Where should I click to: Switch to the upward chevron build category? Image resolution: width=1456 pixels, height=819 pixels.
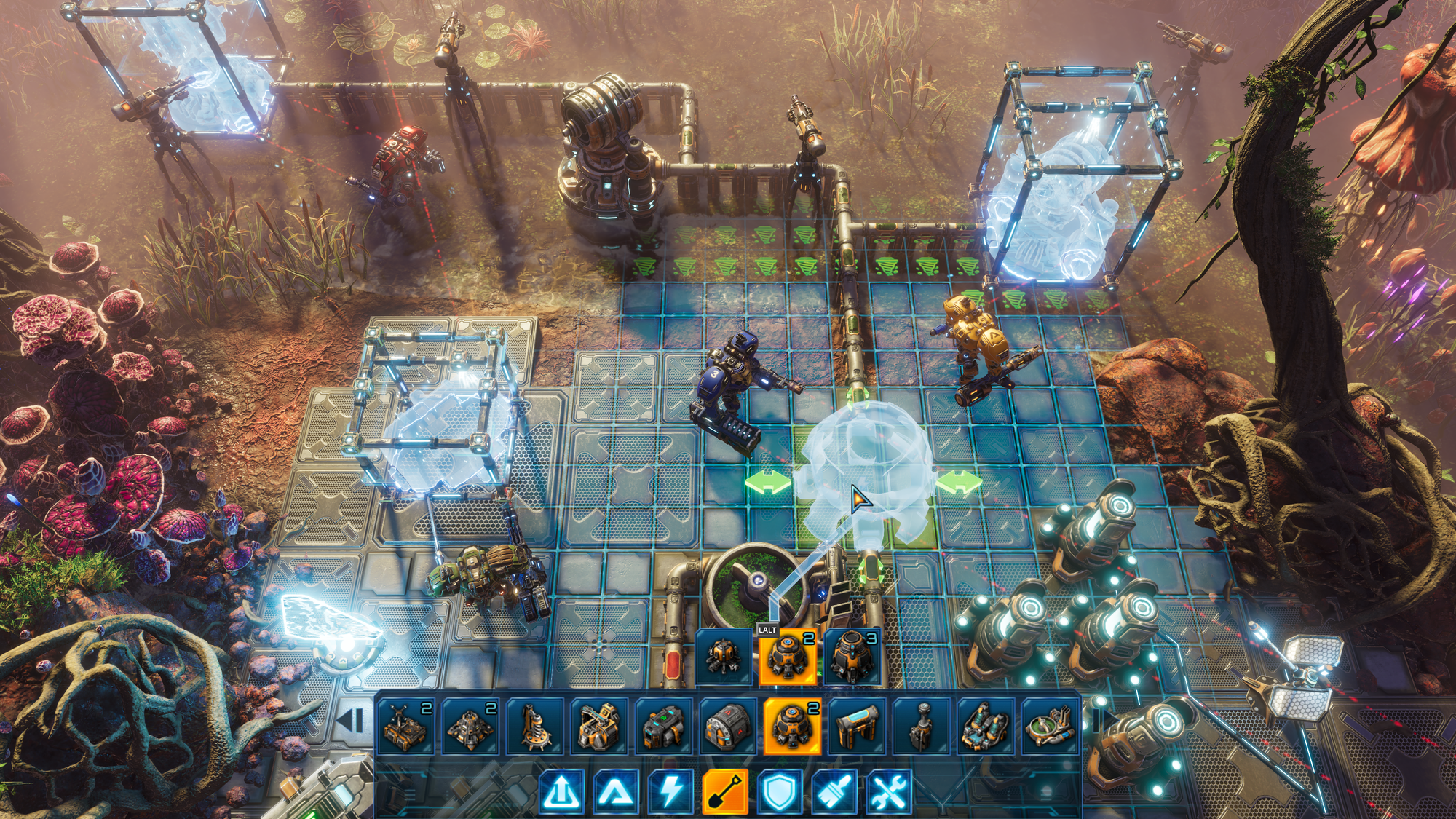[615, 791]
